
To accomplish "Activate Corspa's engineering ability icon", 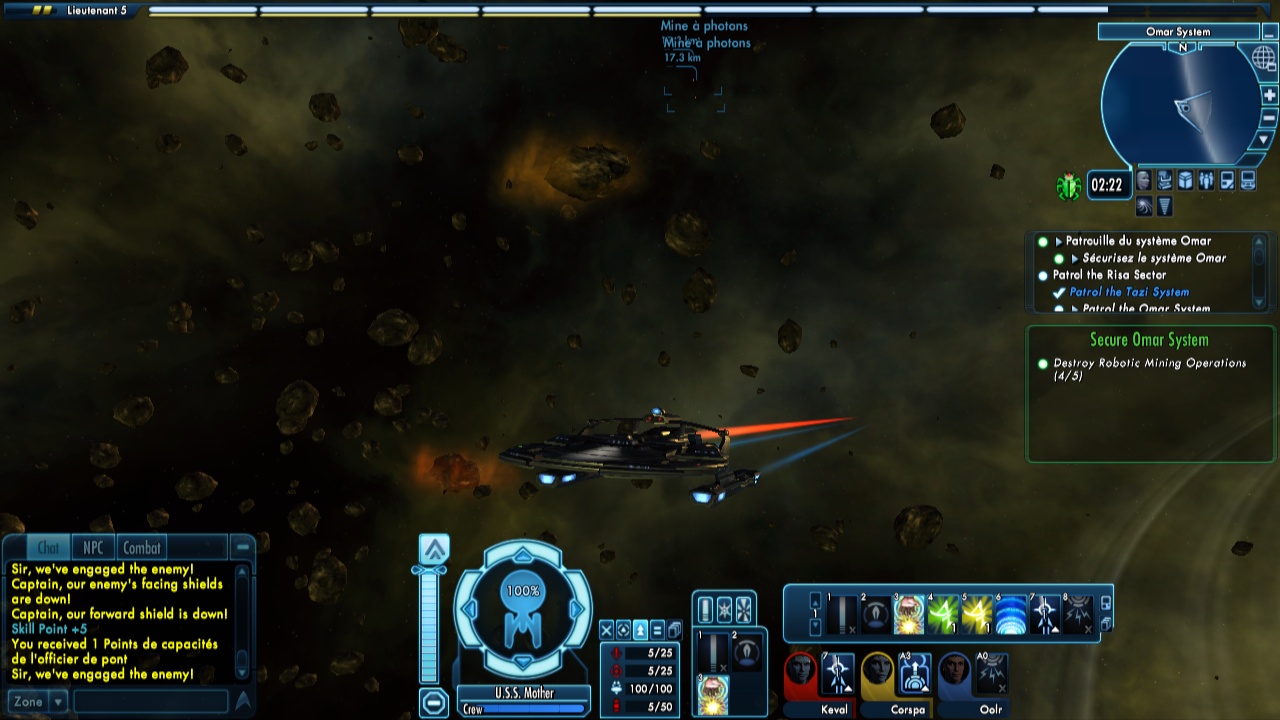I will coord(914,674).
